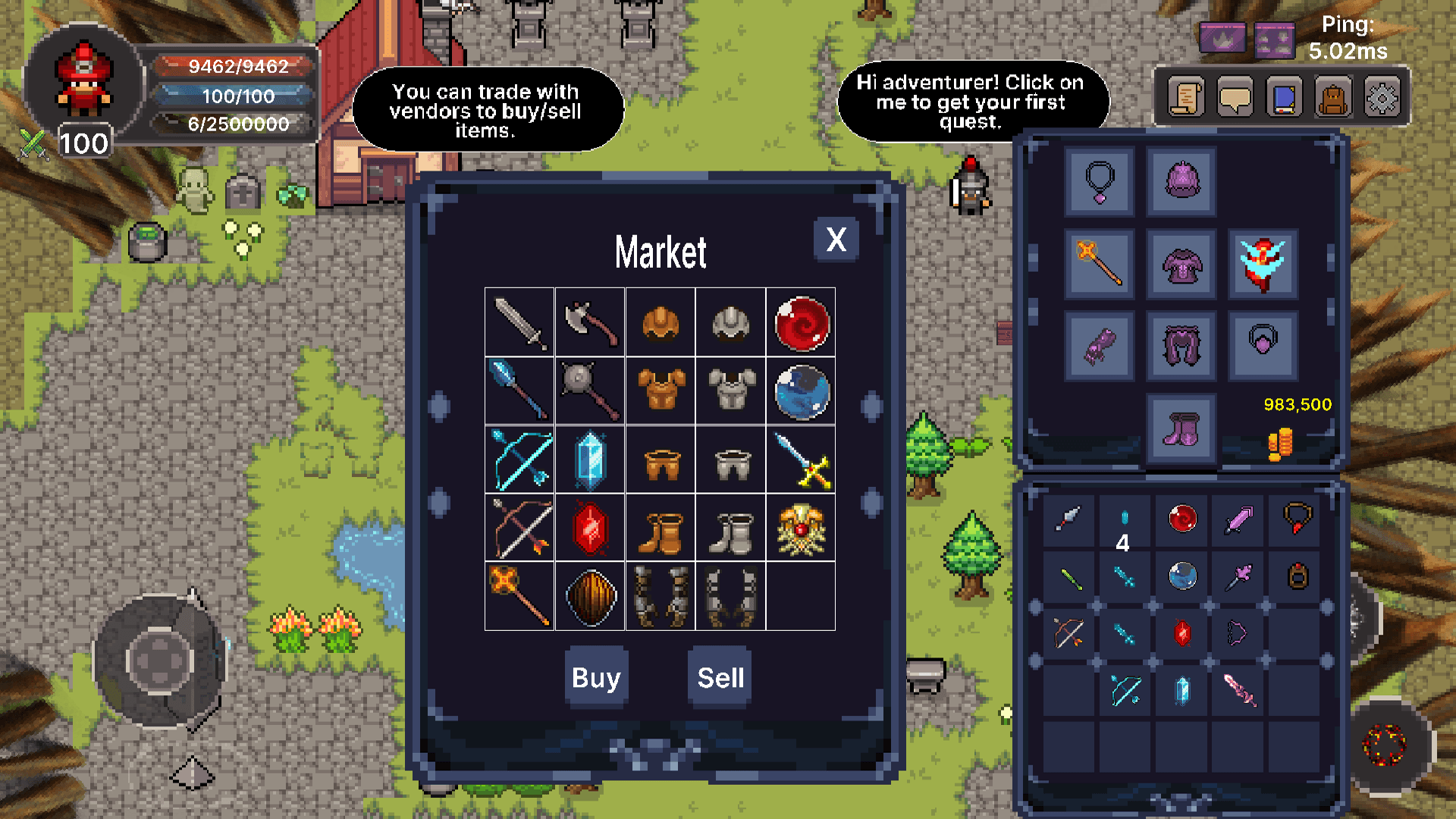The width and height of the screenshot is (1456, 819).
Task: Click the equipped orange staff weapon slot
Action: coord(1100,263)
